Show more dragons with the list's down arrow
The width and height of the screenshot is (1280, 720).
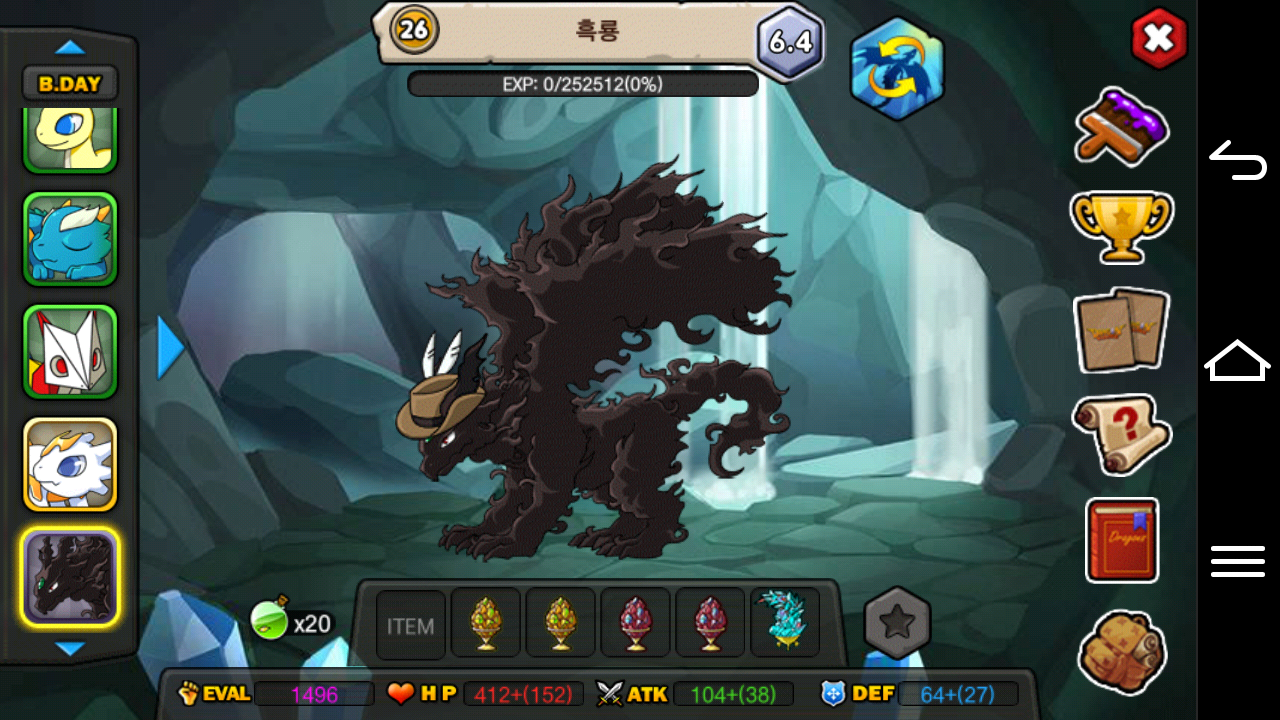pyautogui.click(x=70, y=649)
